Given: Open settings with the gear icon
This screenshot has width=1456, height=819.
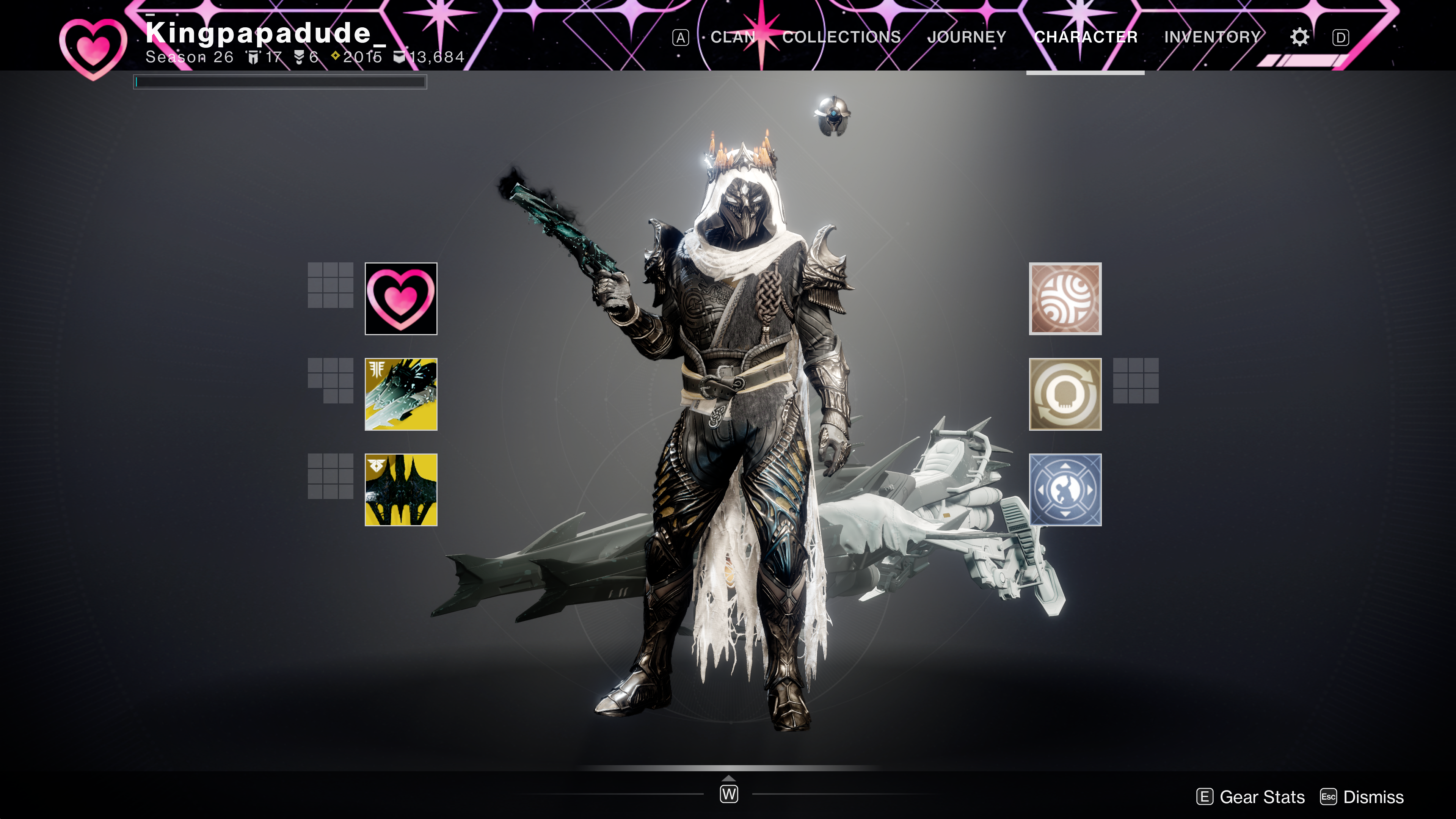Looking at the screenshot, I should coord(1299,37).
